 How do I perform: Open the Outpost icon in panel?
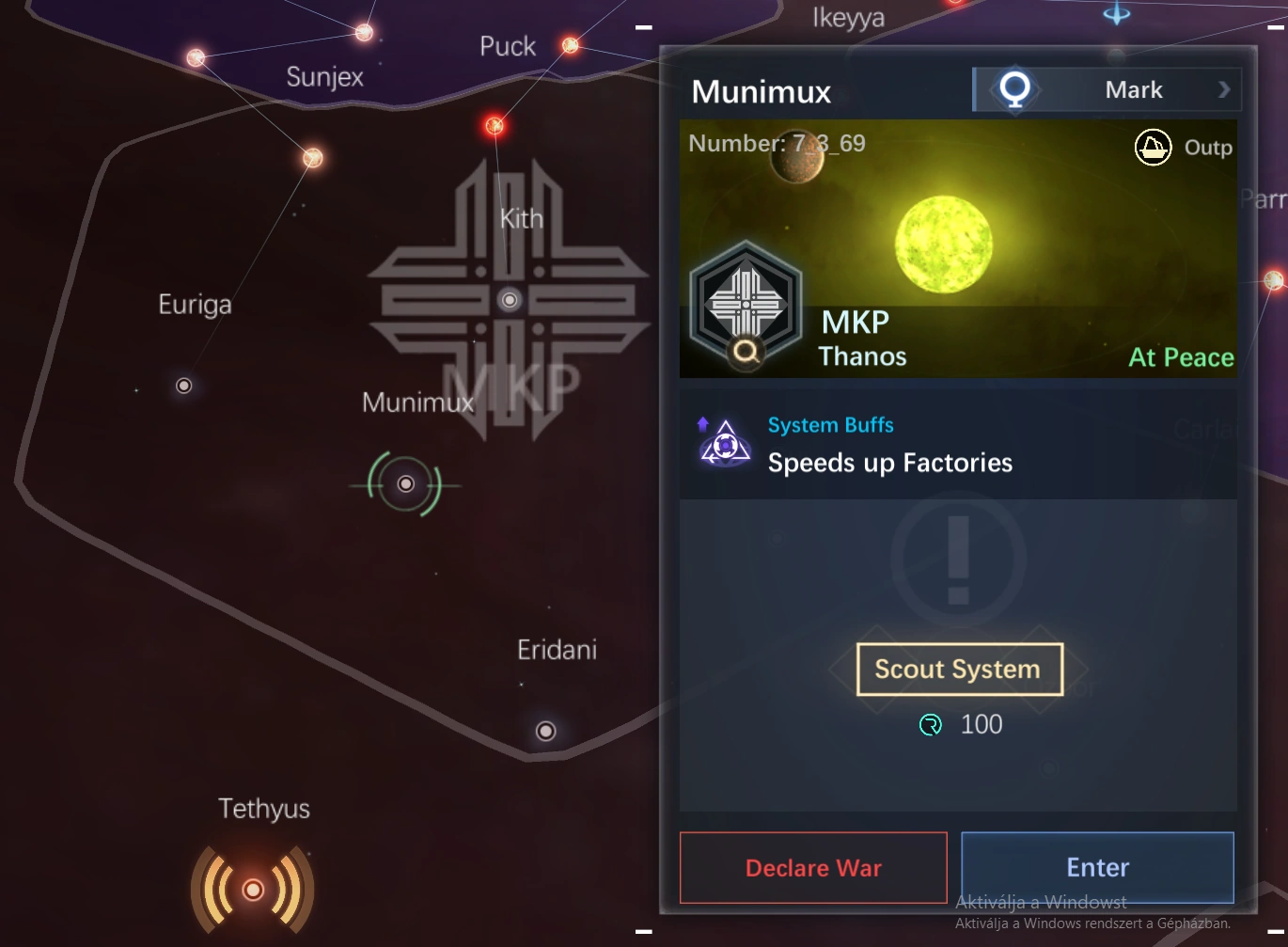coord(1153,148)
